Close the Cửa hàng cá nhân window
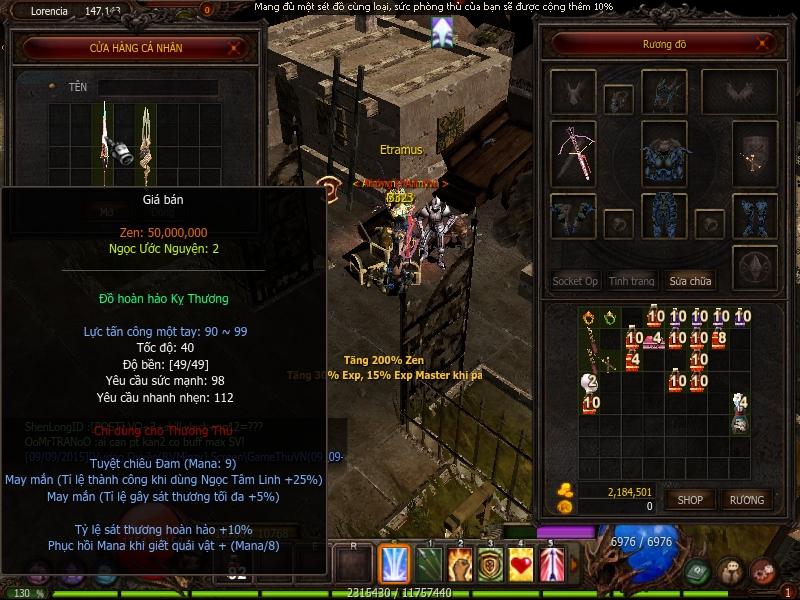Image resolution: width=800 pixels, height=600 pixels. click(235, 47)
